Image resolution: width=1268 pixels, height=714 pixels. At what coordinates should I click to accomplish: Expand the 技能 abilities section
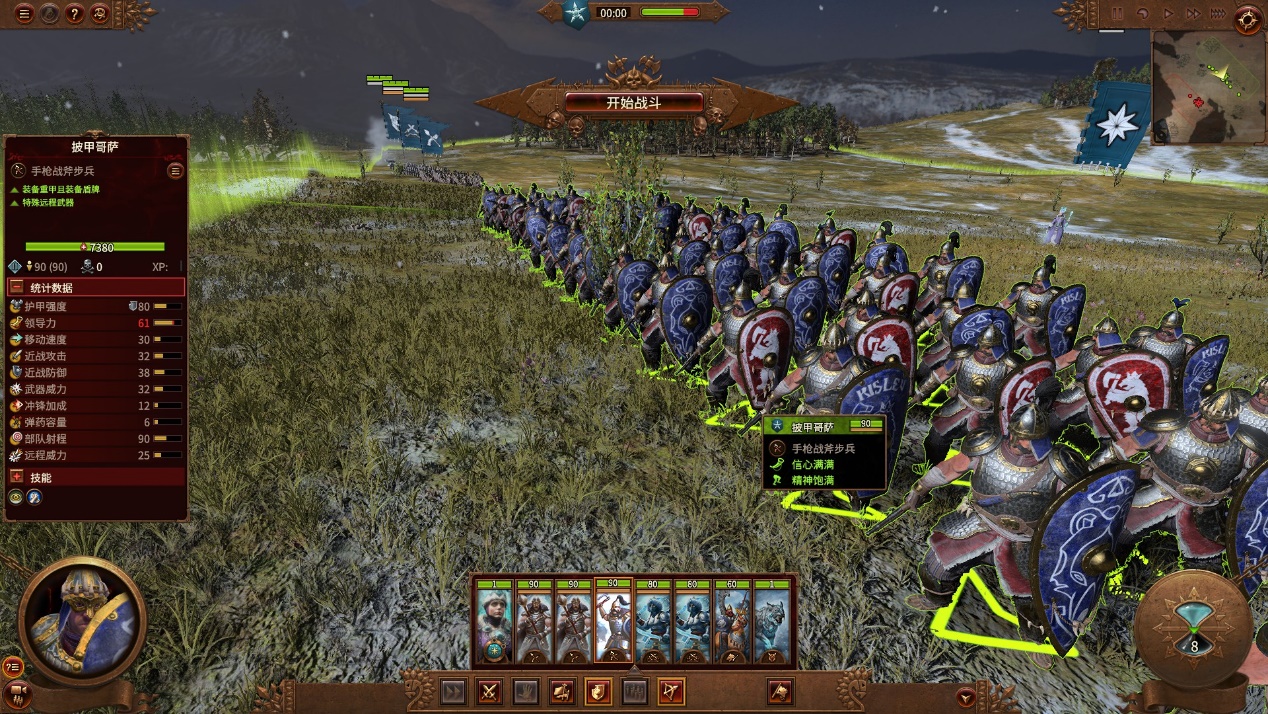click(x=17, y=477)
